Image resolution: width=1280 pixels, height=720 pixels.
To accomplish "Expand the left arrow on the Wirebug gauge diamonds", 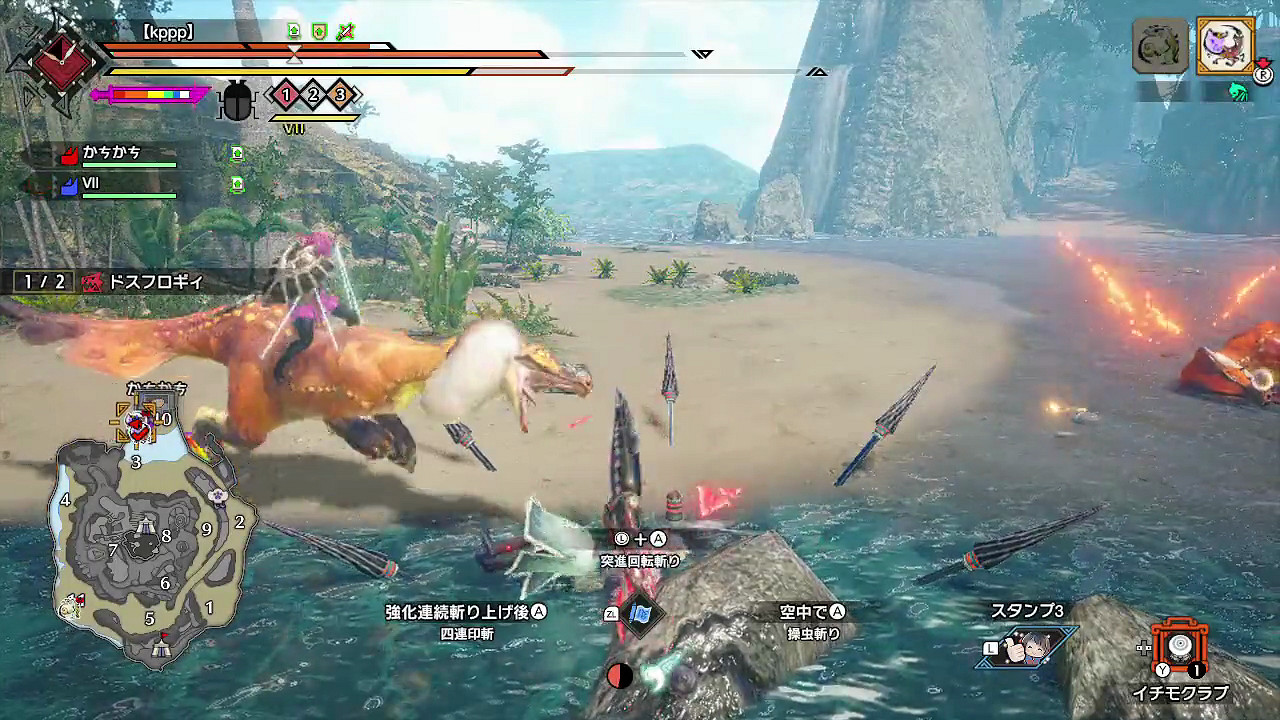I will (267, 94).
